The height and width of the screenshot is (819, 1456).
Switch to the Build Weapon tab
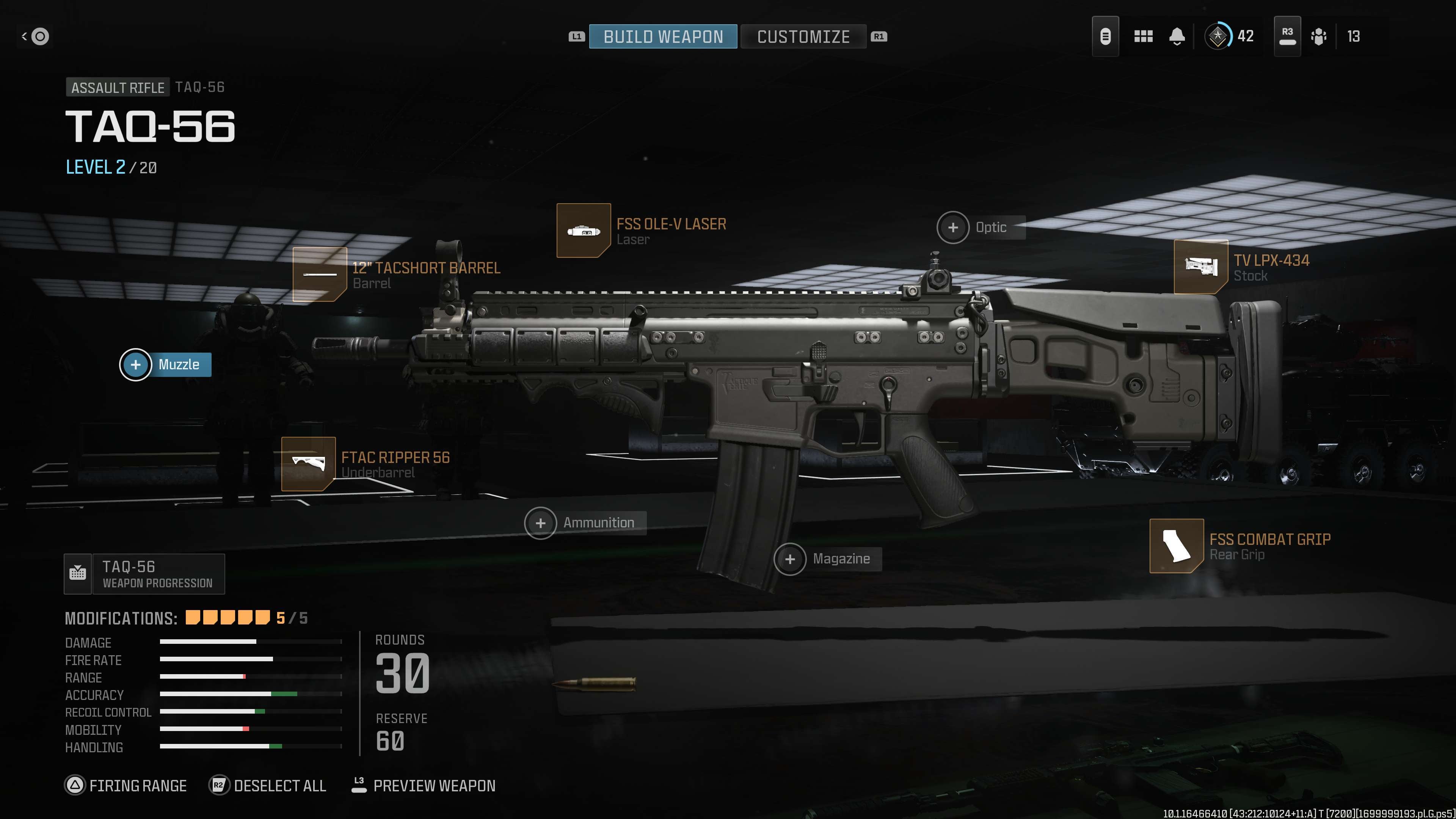(x=662, y=37)
